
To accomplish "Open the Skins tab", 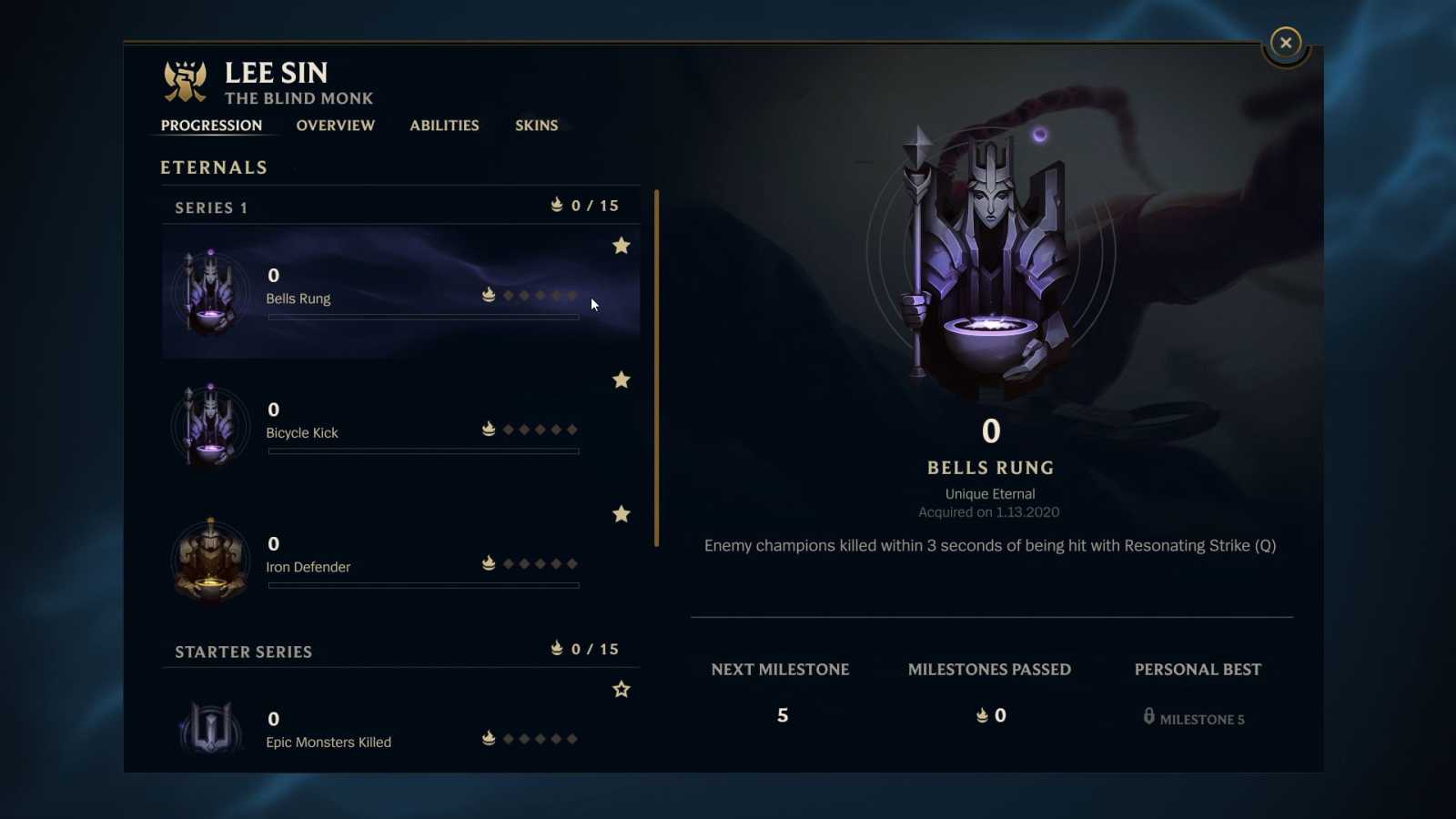I will pos(536,126).
